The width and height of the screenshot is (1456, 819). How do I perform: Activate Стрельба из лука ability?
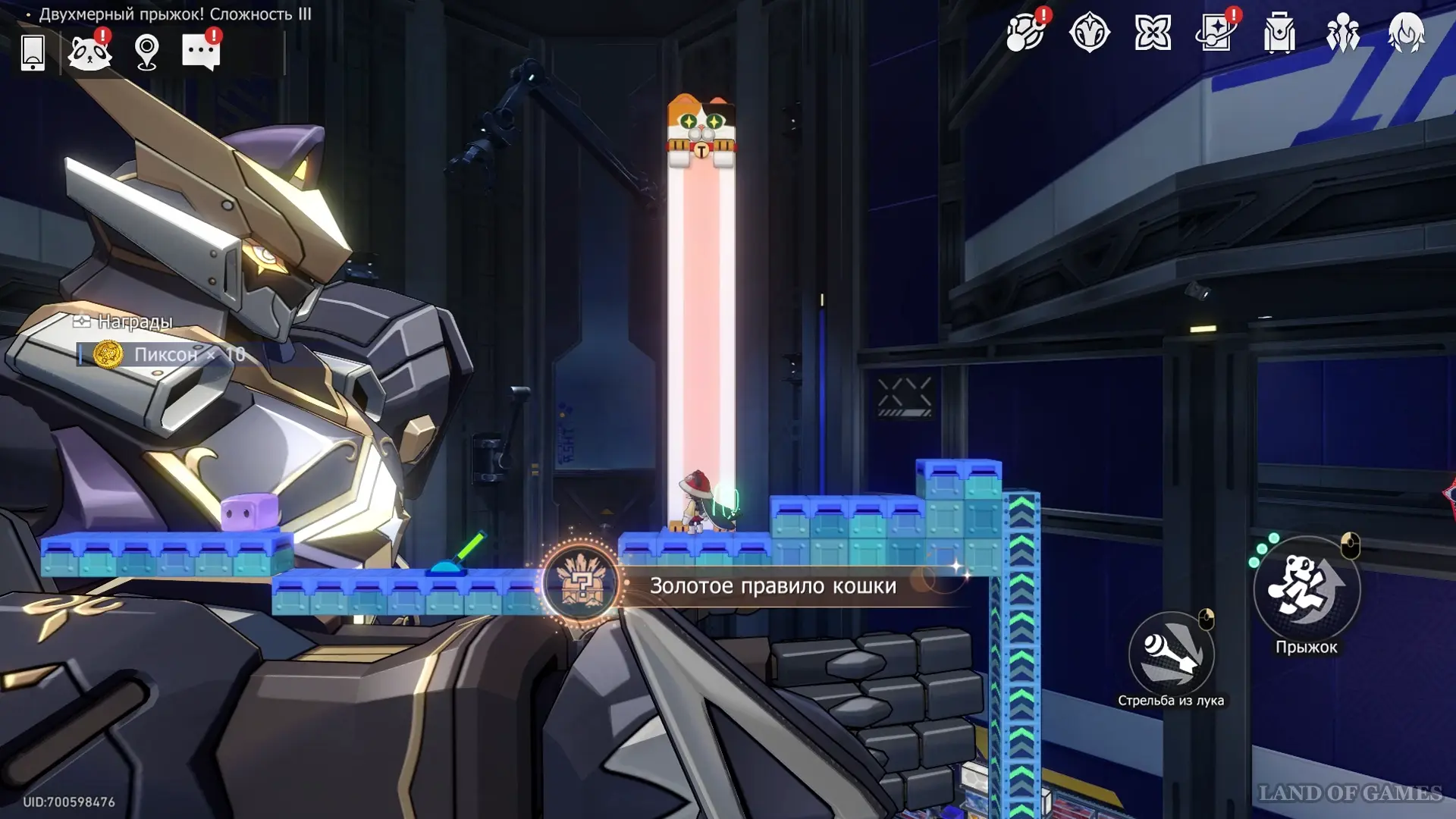1171,654
